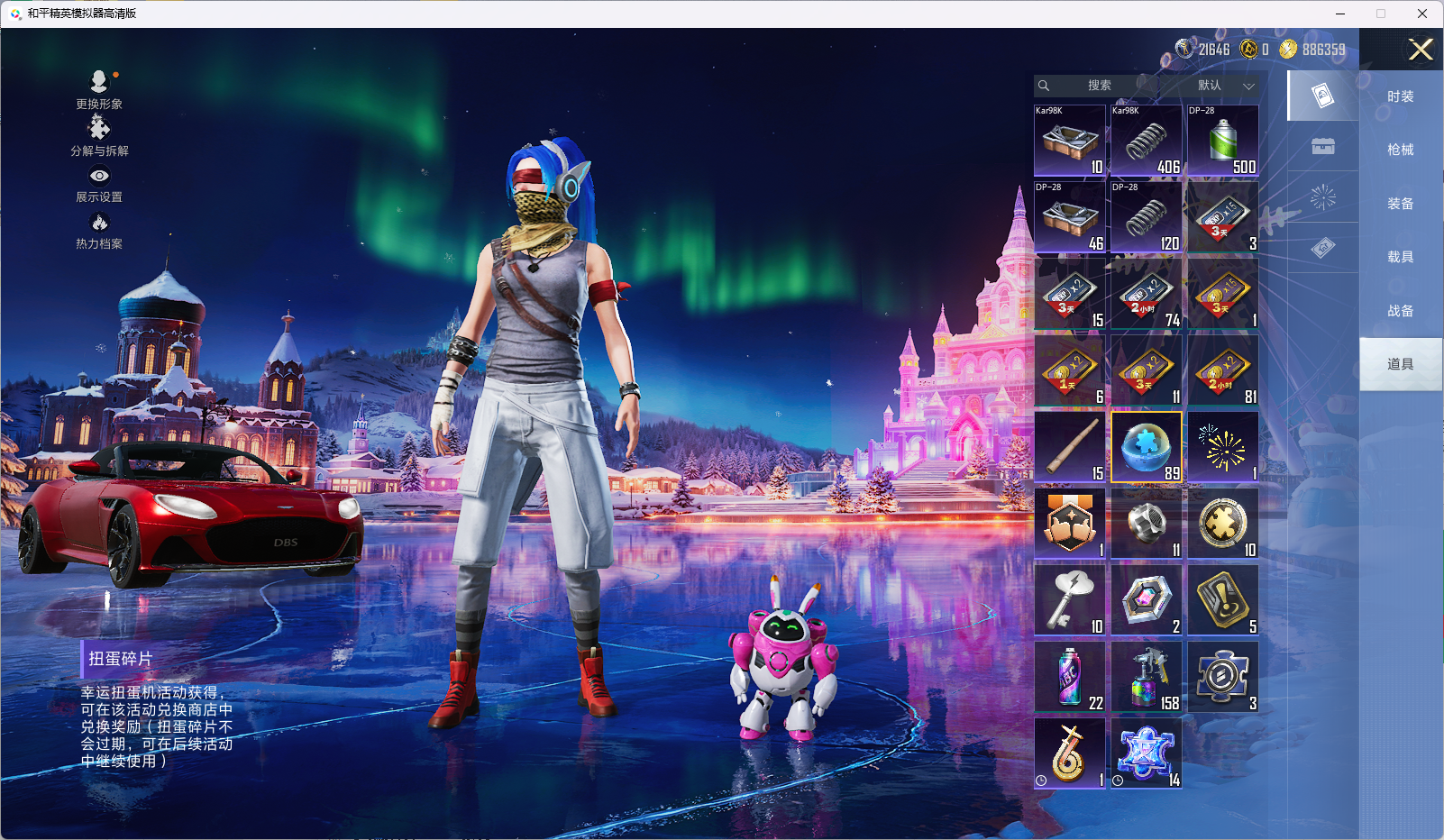Select the highlighted gacha fragment orb
The height and width of the screenshot is (840, 1444).
point(1147,447)
